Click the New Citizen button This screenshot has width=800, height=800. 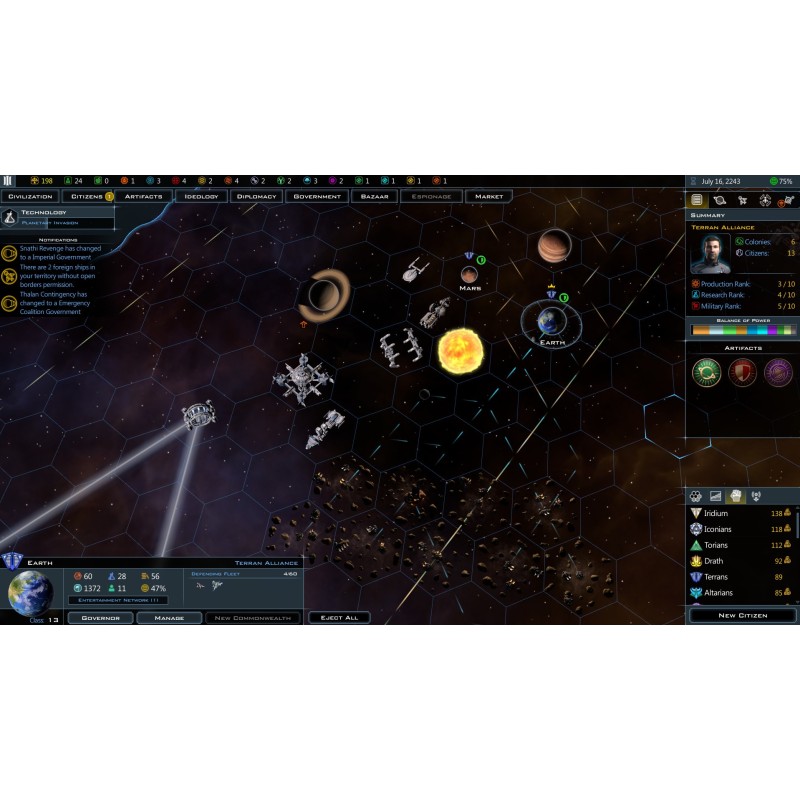[742, 615]
